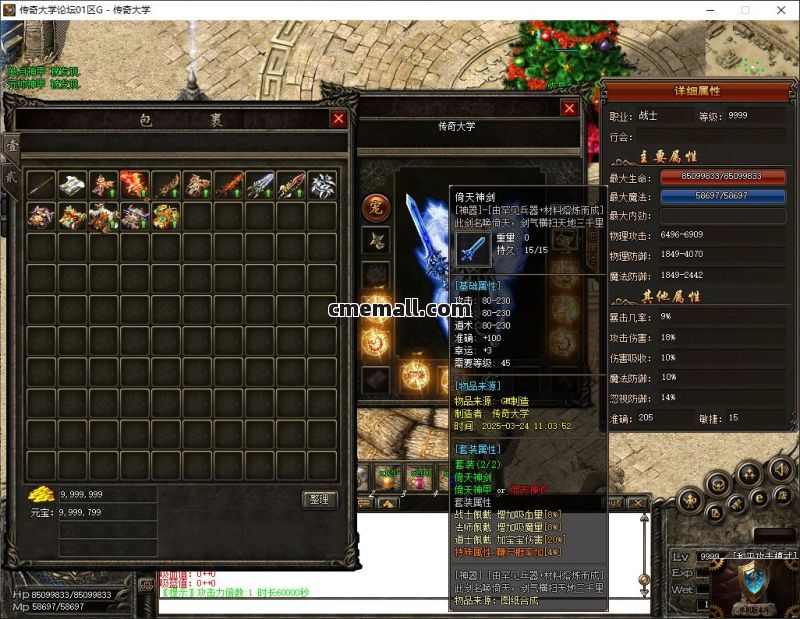Select the white swirl item in the bag
This screenshot has height=619, width=800.
[322, 185]
